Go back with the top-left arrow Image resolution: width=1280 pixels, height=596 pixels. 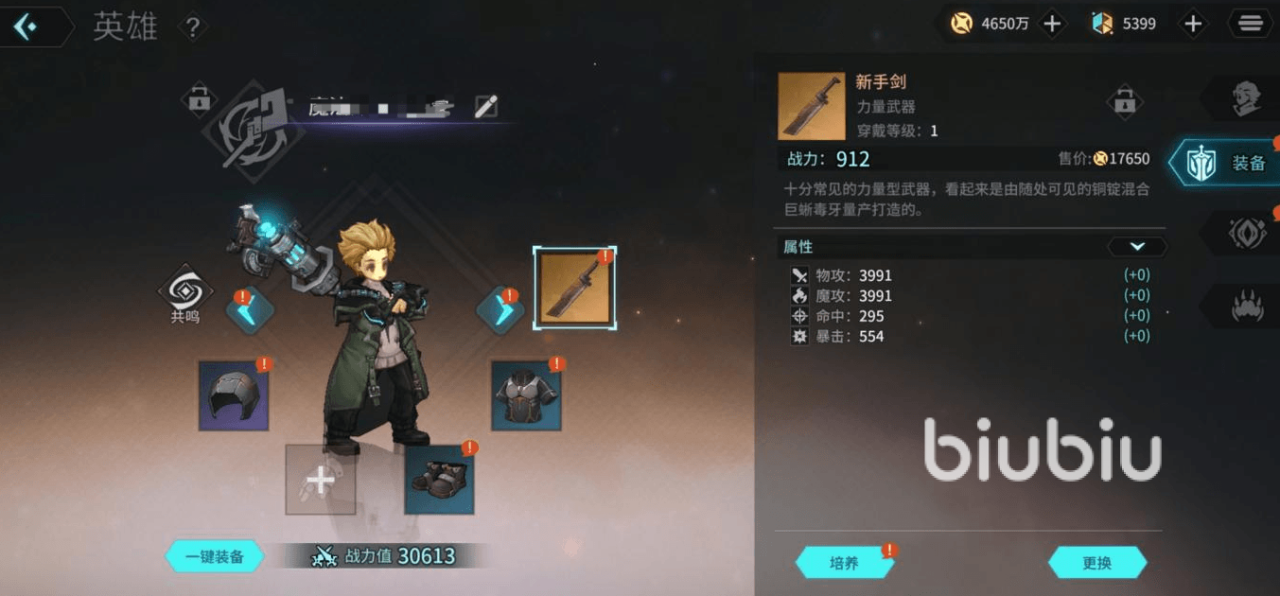coord(26,27)
